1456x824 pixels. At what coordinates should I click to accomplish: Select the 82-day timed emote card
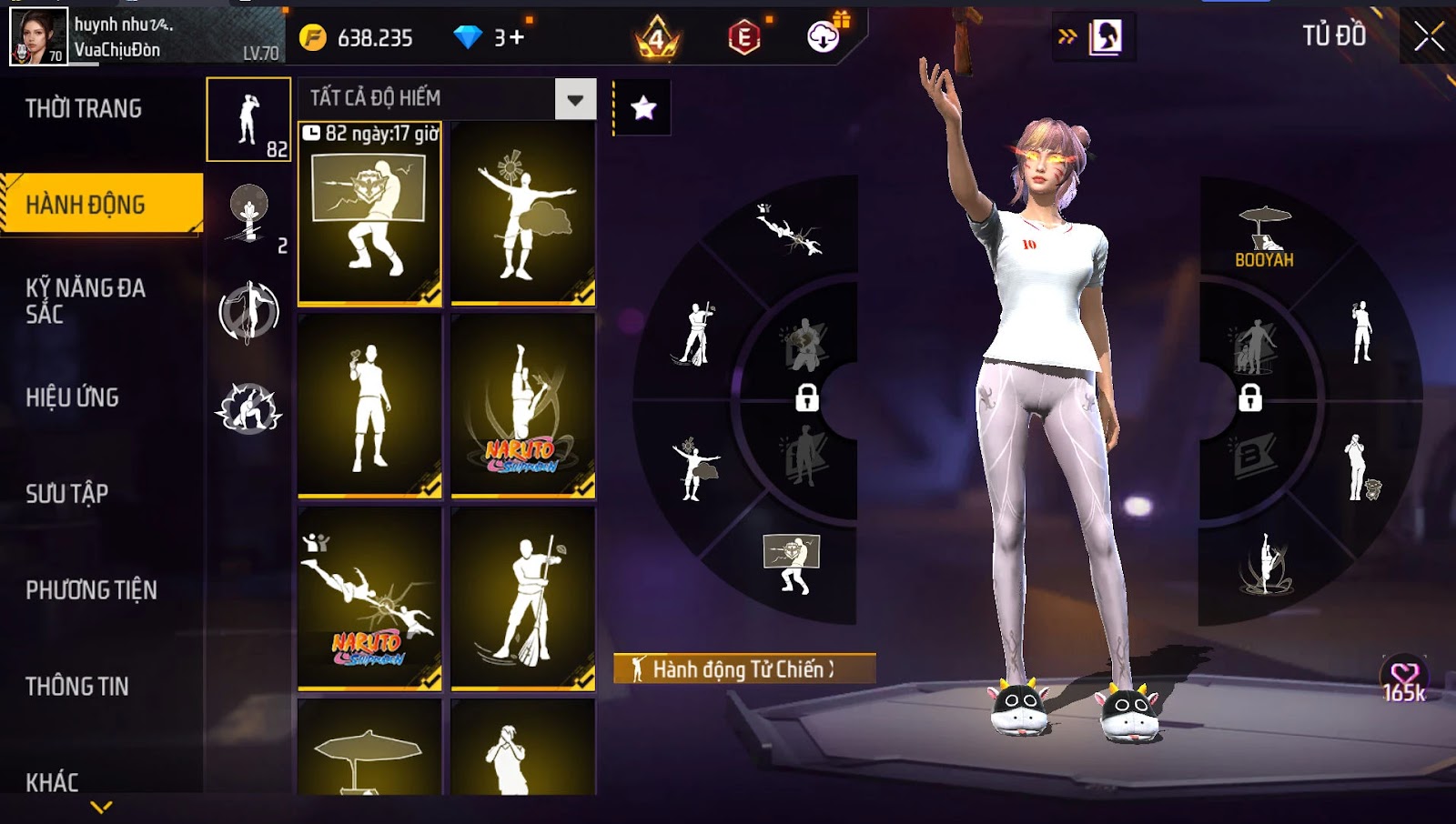click(x=369, y=213)
